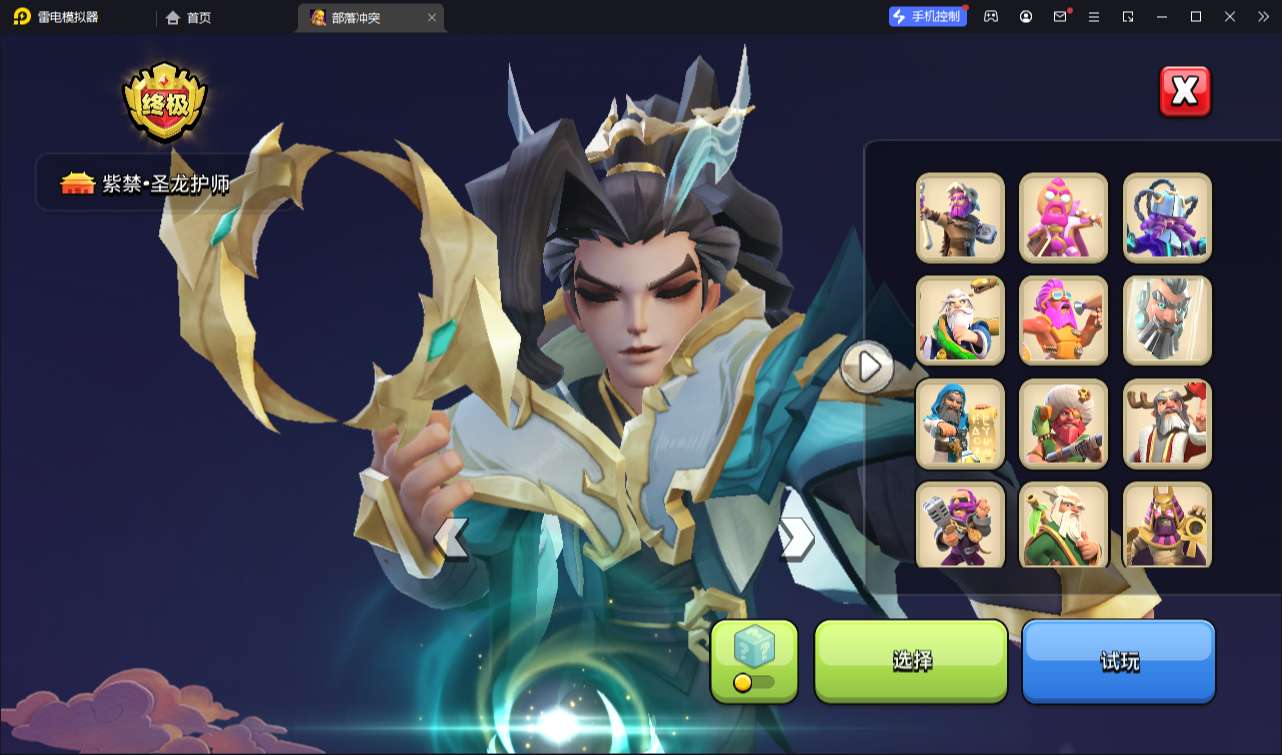Choose the golden pharaoh warden with ankh
Screen dimensions: 1282x755
pos(1167,526)
